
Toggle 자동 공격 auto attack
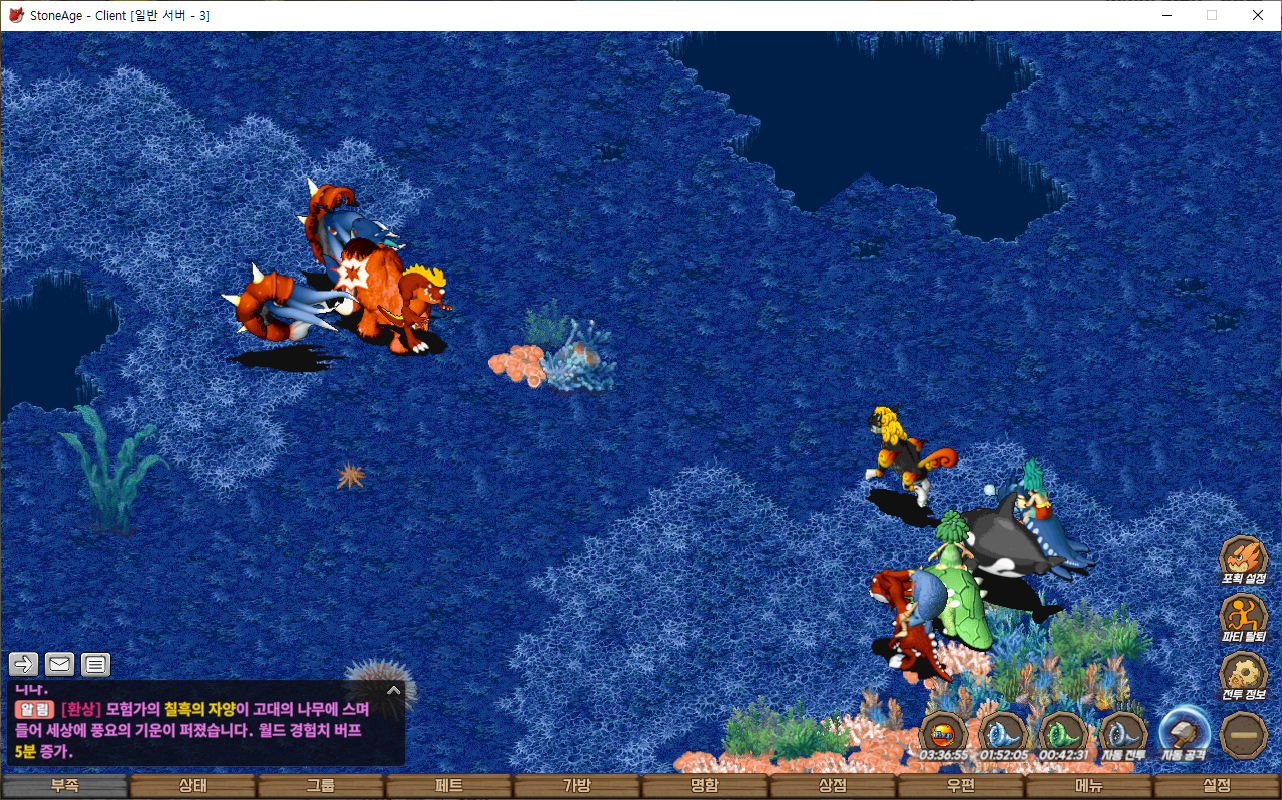pos(1184,734)
